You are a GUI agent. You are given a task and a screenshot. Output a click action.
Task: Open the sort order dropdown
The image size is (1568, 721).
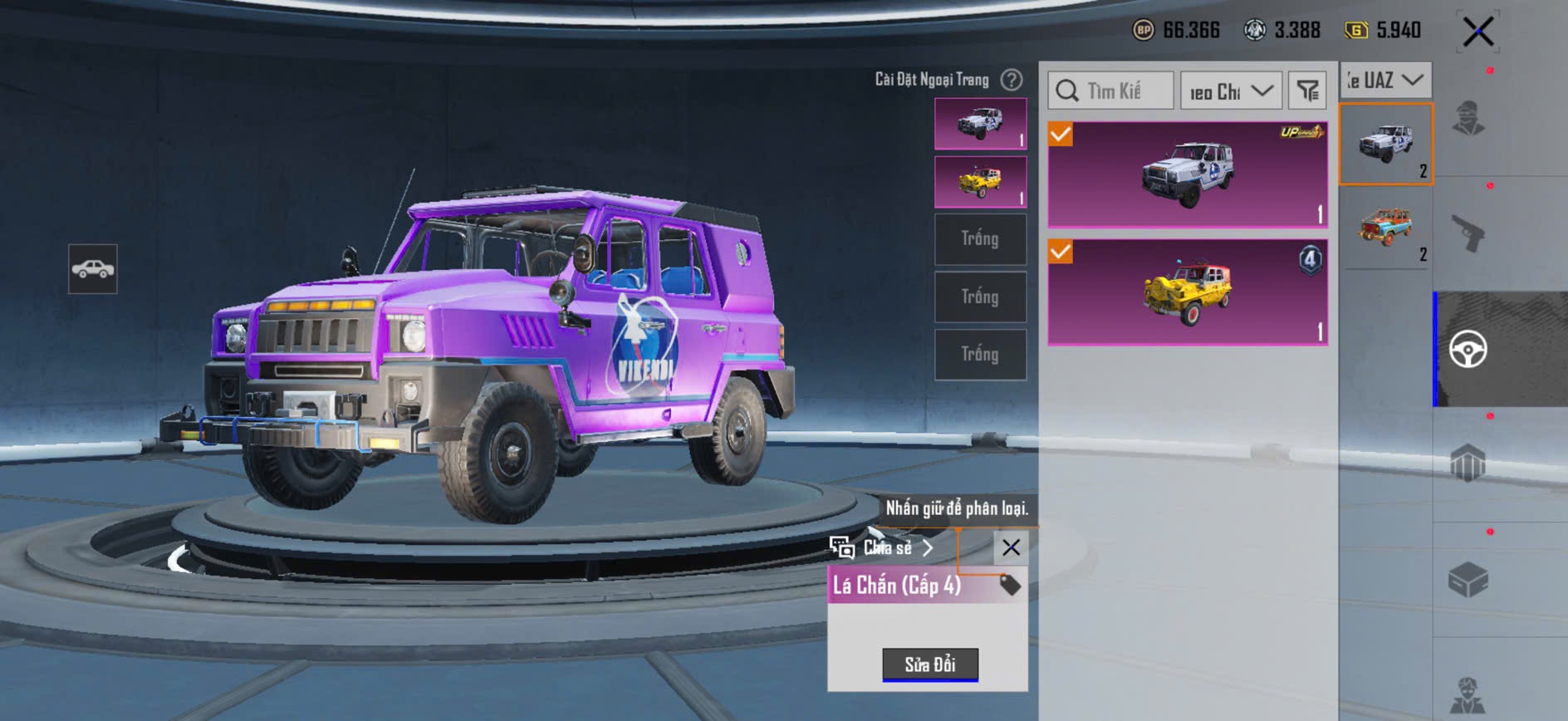coord(1231,91)
